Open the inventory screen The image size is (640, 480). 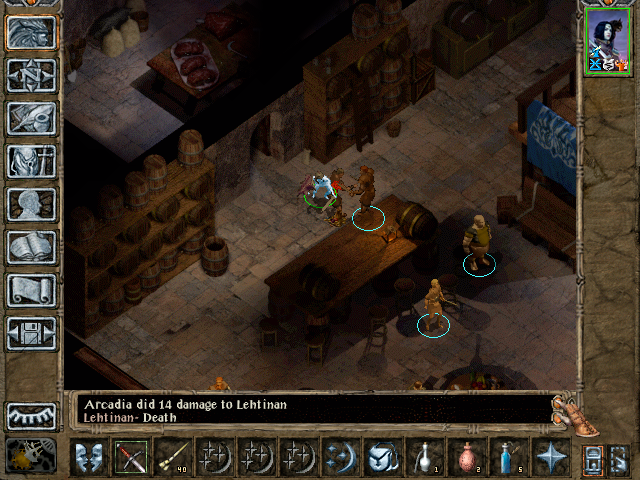point(31,161)
